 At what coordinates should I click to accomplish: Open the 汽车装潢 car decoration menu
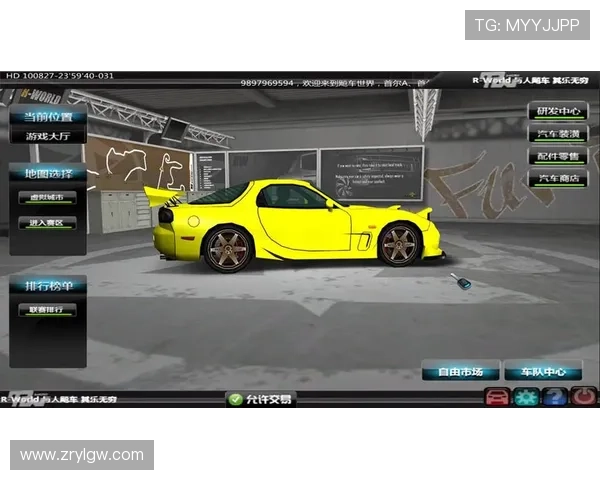[557, 134]
